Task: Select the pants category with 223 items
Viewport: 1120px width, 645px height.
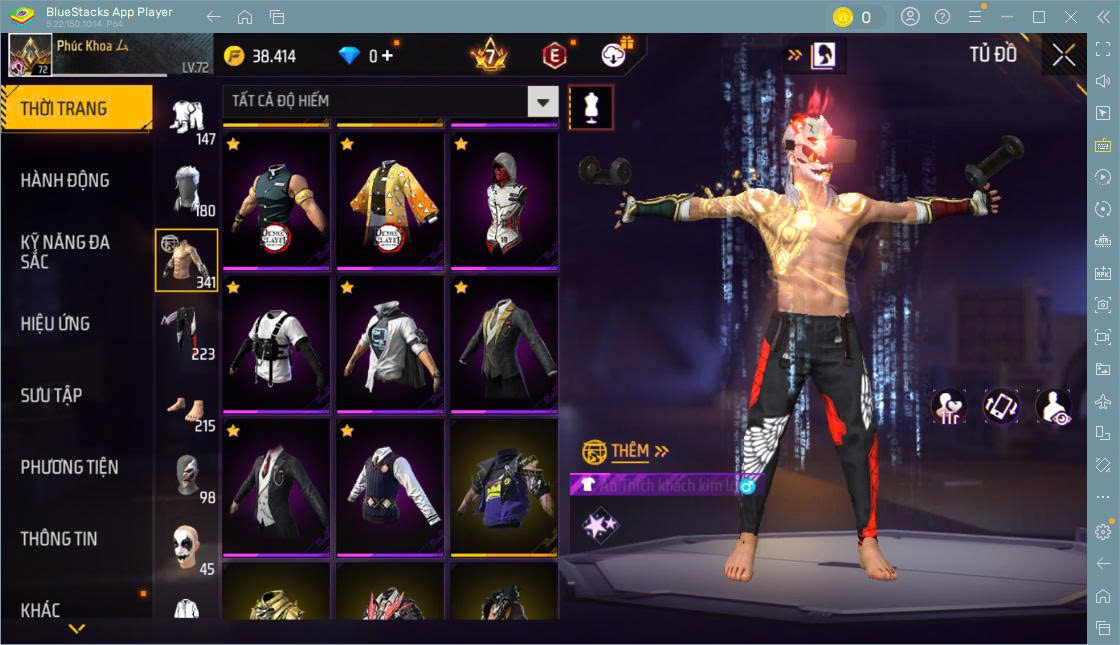Action: click(x=187, y=335)
